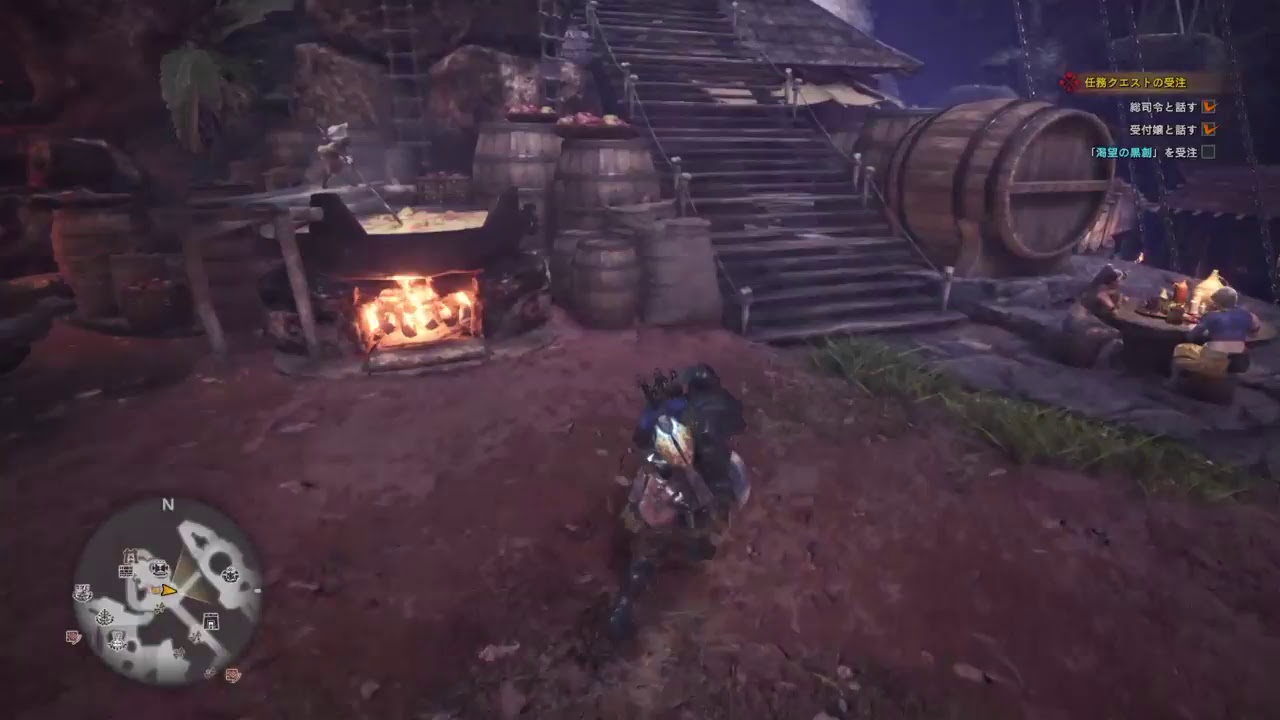This screenshot has height=720, width=1280.
Task: Click the red paw icon at the minimap's bottom corner
Action: 232,673
